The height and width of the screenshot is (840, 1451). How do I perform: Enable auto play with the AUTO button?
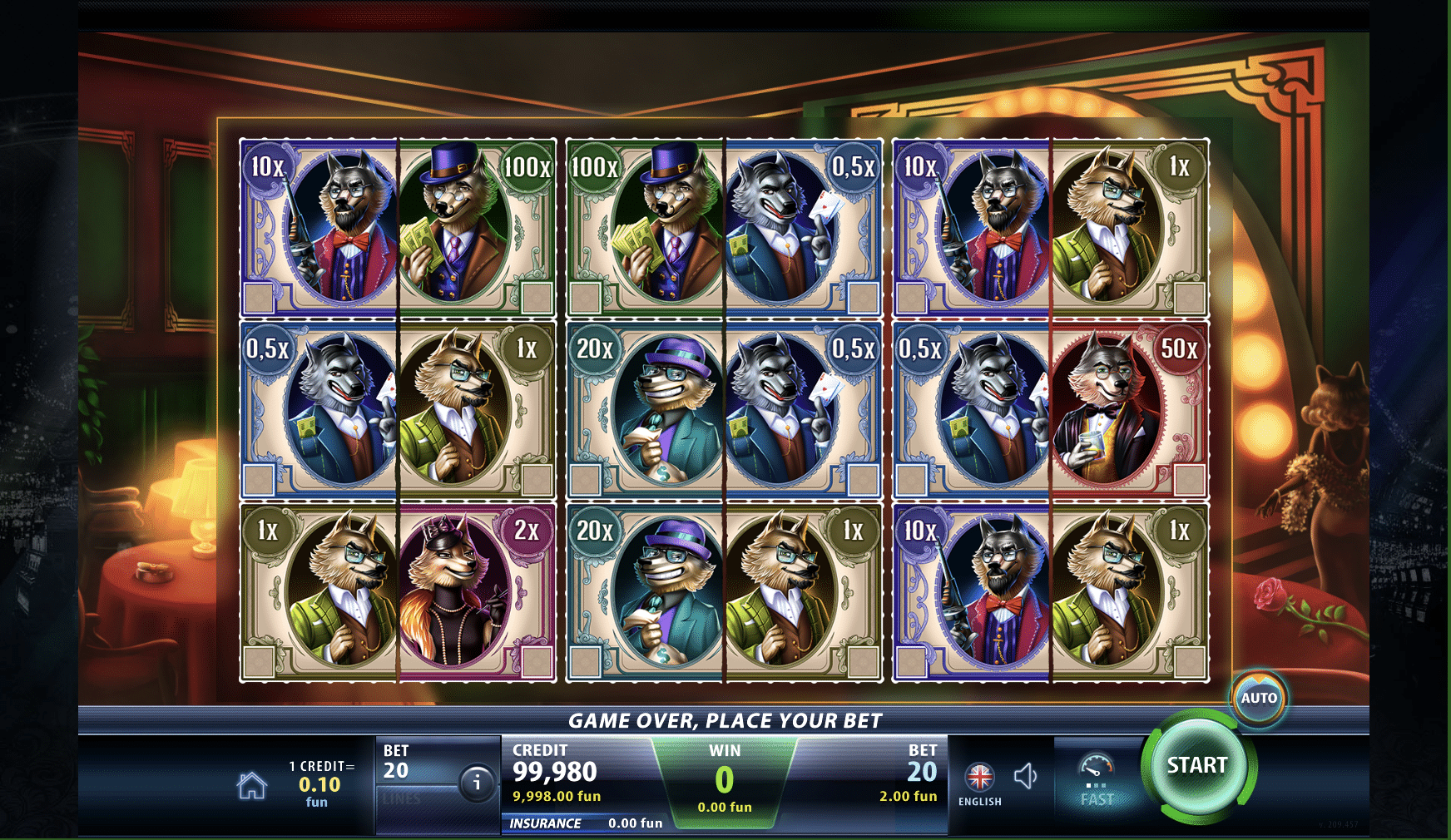(1258, 699)
